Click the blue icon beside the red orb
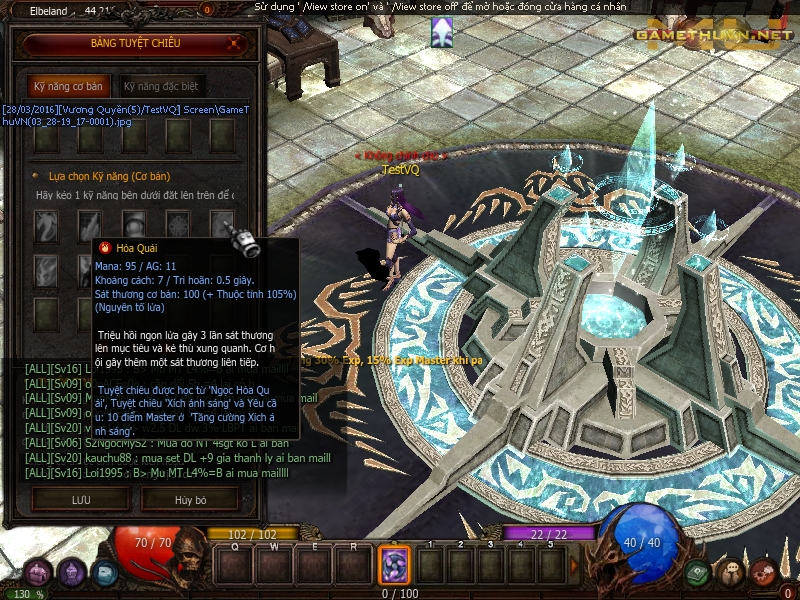This screenshot has height=600, width=800. pyautogui.click(x=105, y=573)
